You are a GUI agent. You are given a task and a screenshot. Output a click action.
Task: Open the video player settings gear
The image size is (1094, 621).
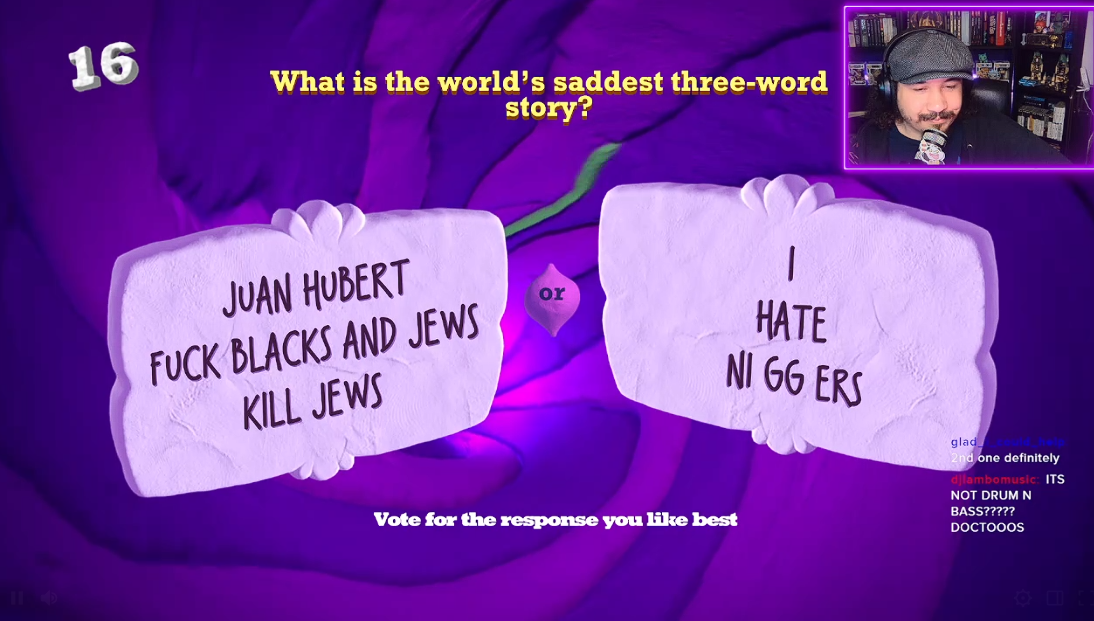pyautogui.click(x=1022, y=598)
